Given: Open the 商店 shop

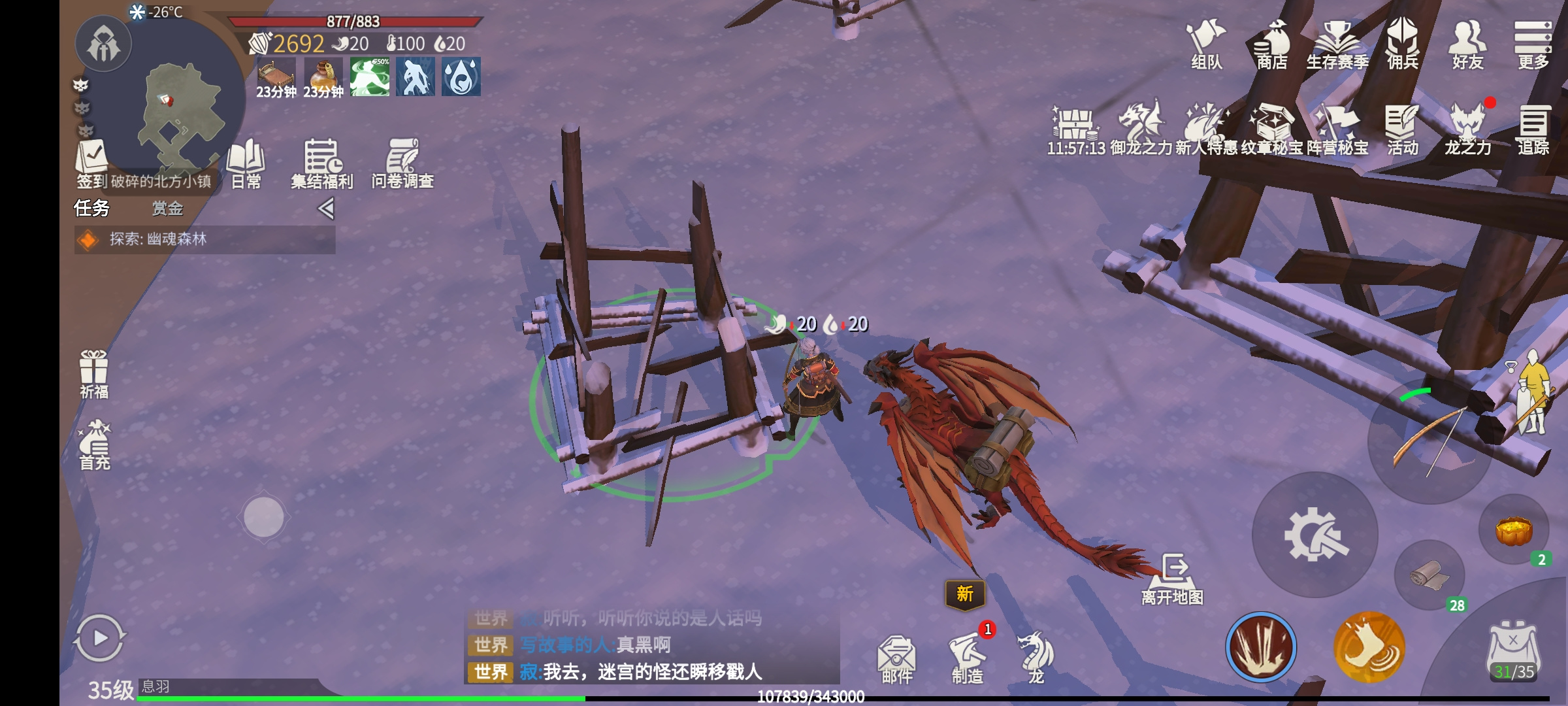Looking at the screenshot, I should 1271,43.
